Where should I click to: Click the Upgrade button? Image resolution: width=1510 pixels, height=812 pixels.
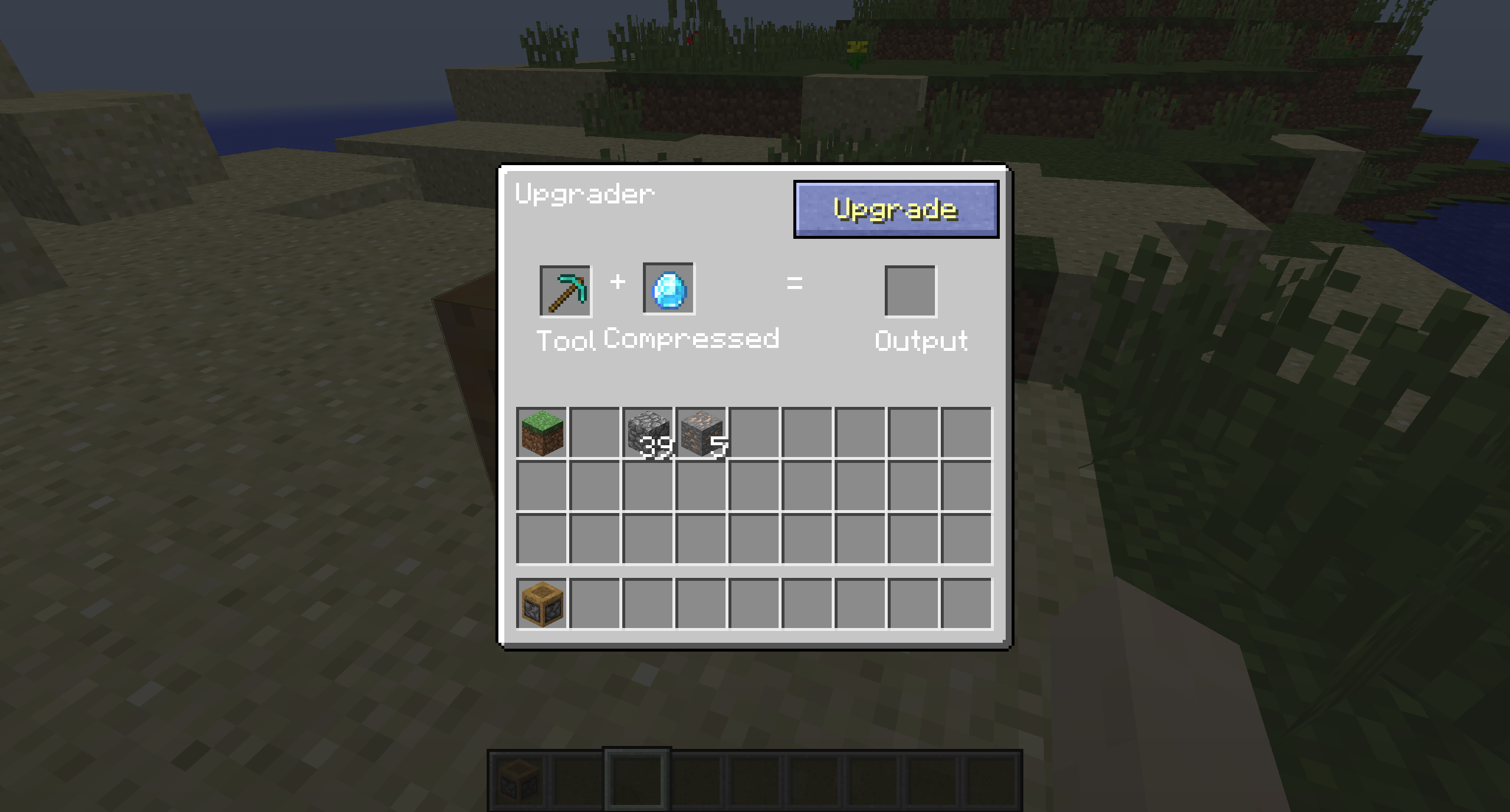coord(895,209)
